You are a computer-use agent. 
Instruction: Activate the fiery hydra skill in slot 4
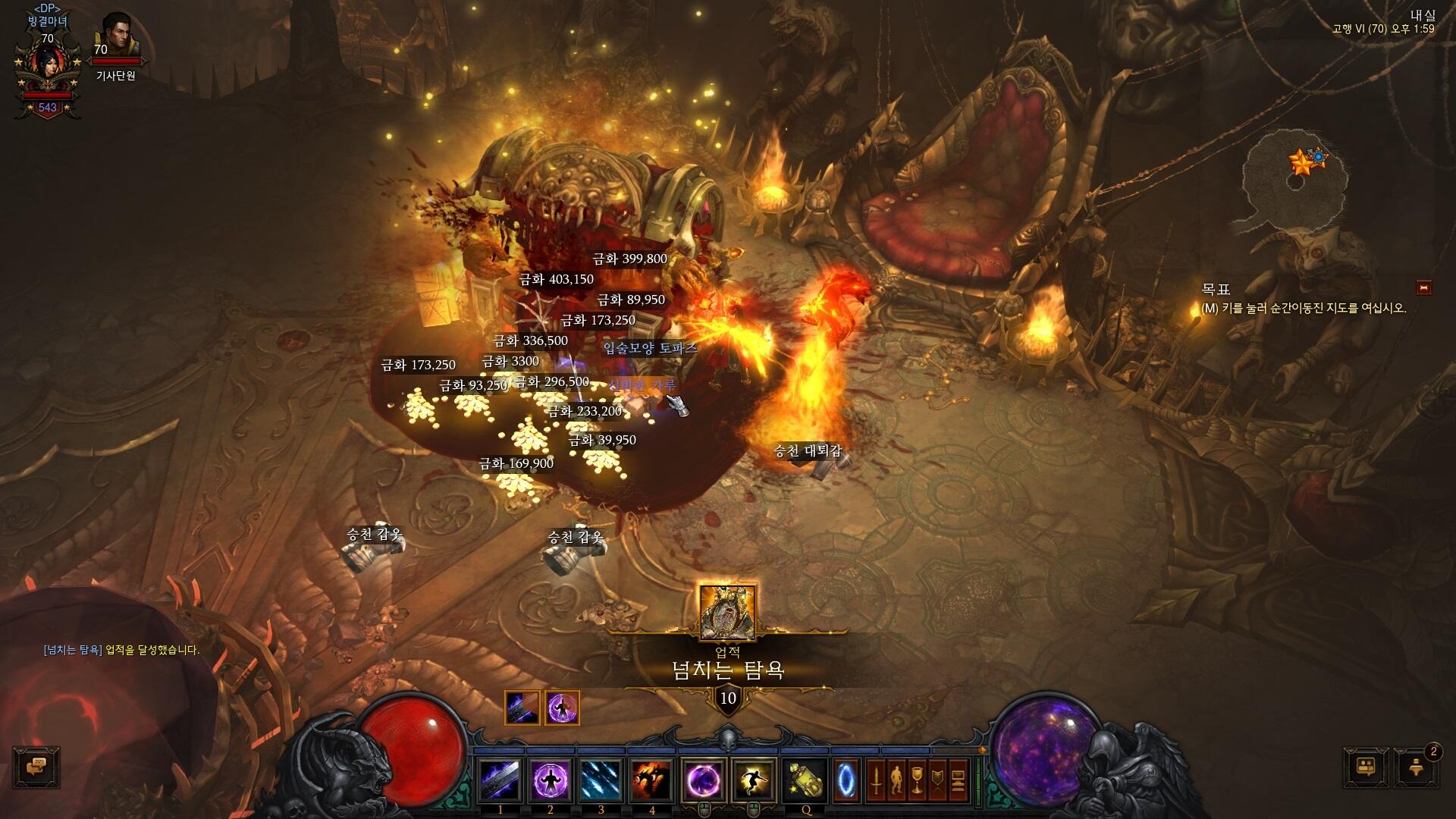[652, 780]
